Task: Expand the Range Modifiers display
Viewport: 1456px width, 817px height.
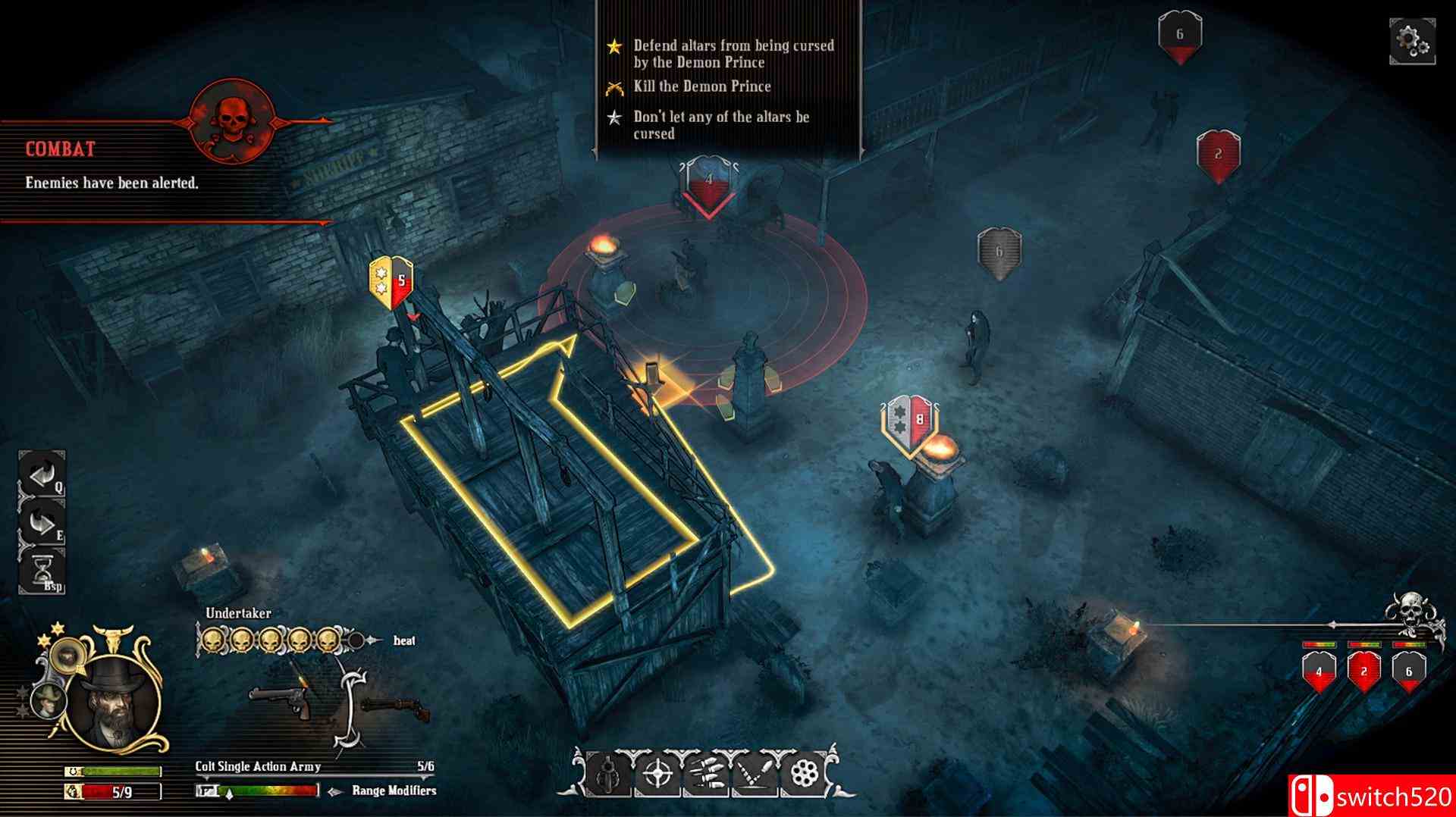Action: click(x=393, y=790)
